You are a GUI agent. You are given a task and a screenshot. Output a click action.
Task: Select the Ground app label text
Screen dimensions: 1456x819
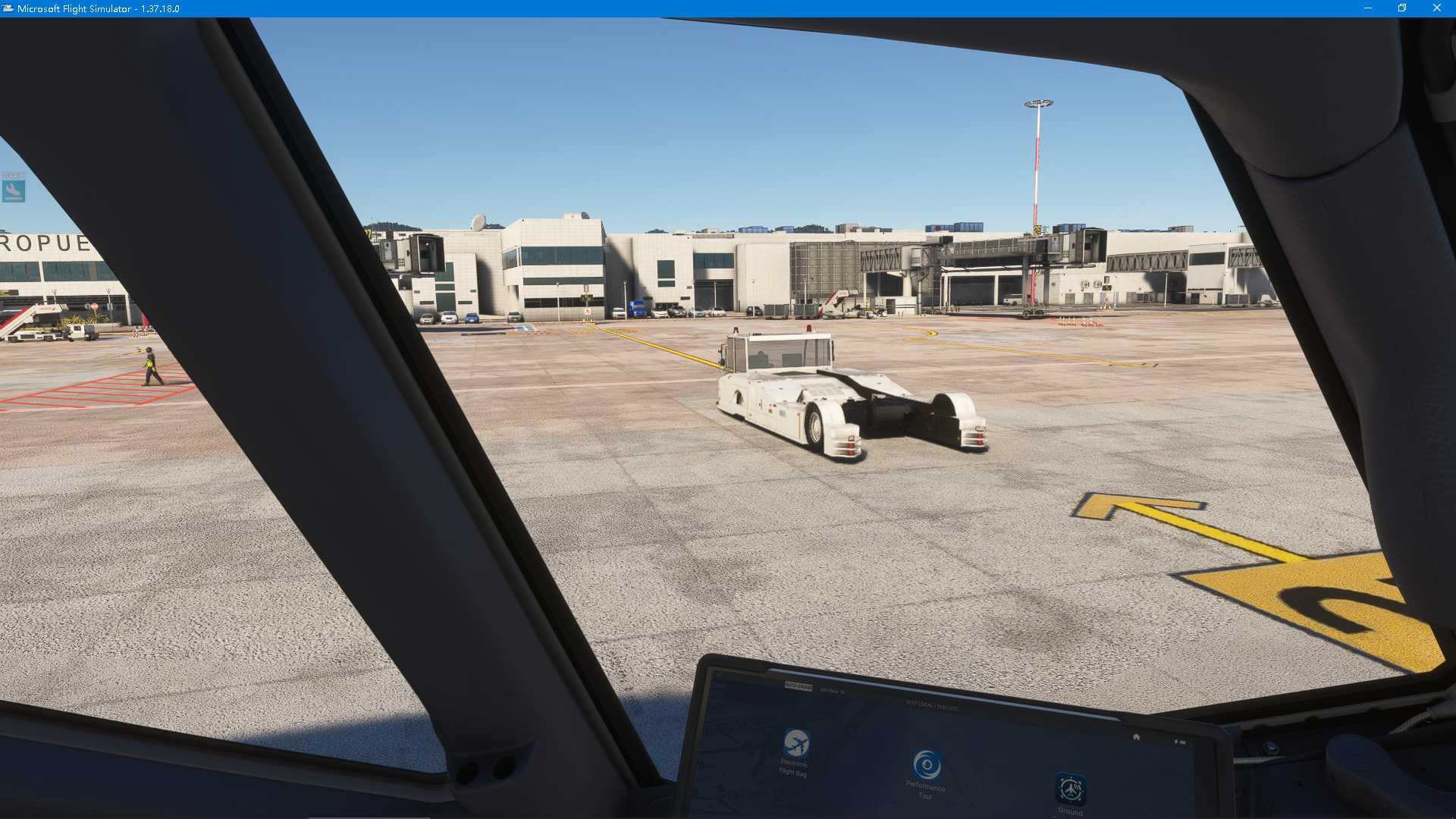point(1070,811)
